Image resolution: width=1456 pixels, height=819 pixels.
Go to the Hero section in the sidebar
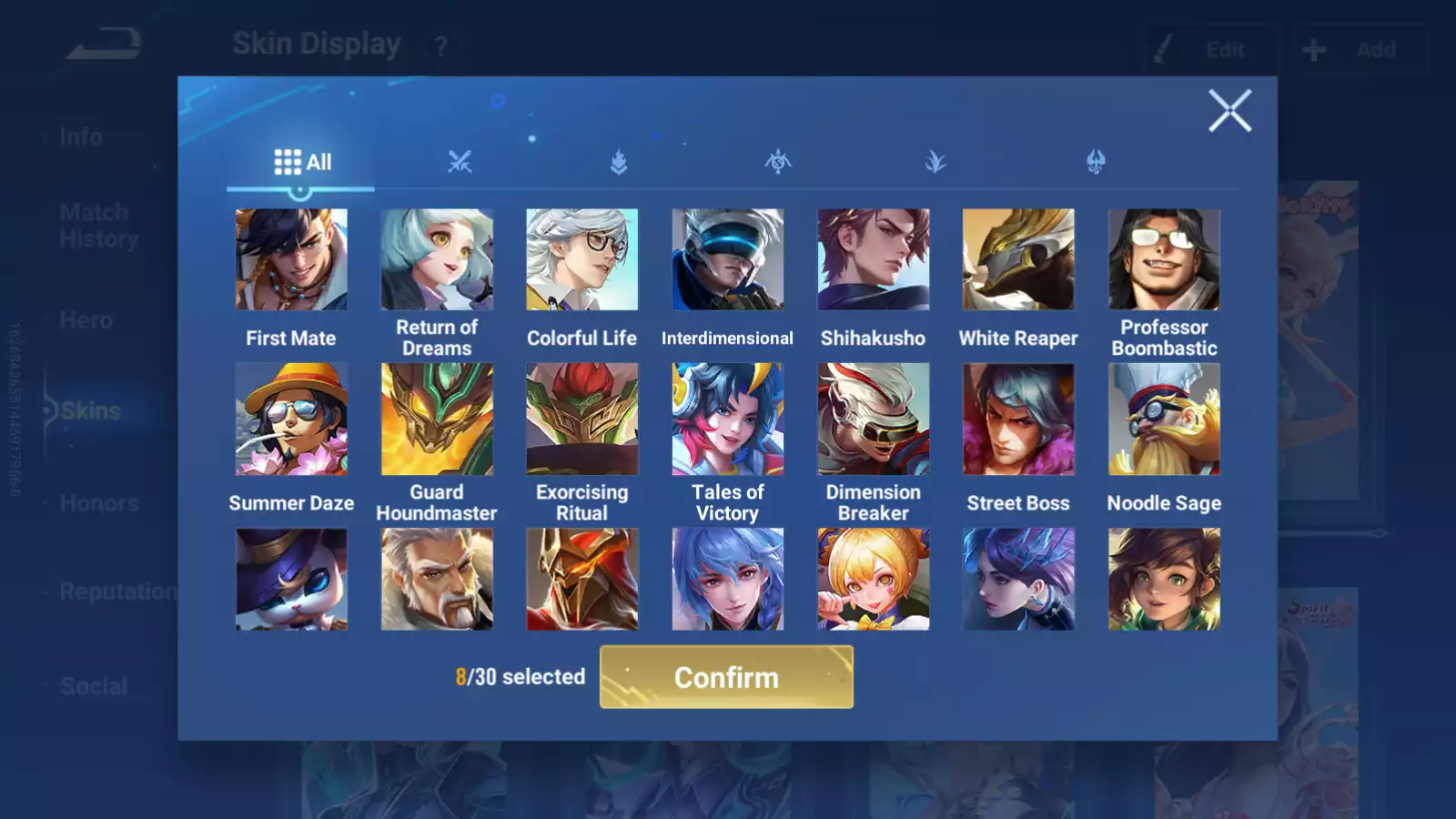tap(86, 319)
